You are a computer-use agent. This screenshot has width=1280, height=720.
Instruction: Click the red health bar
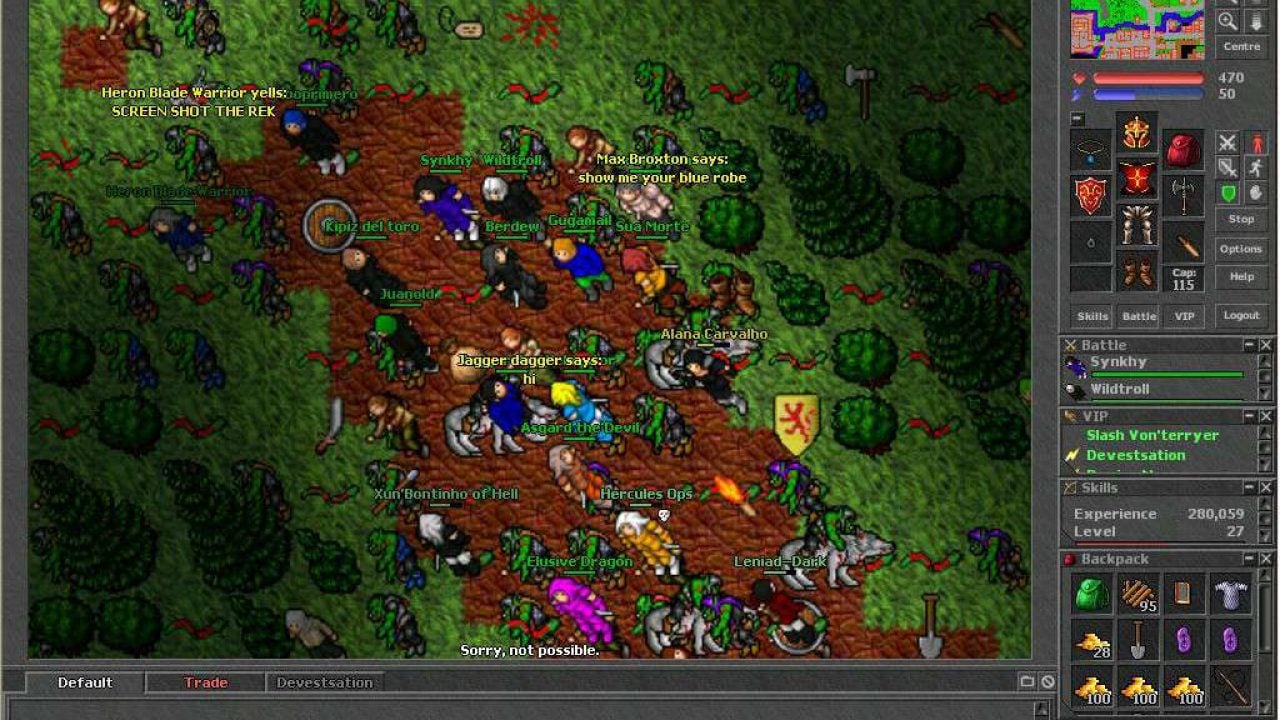click(x=1150, y=80)
